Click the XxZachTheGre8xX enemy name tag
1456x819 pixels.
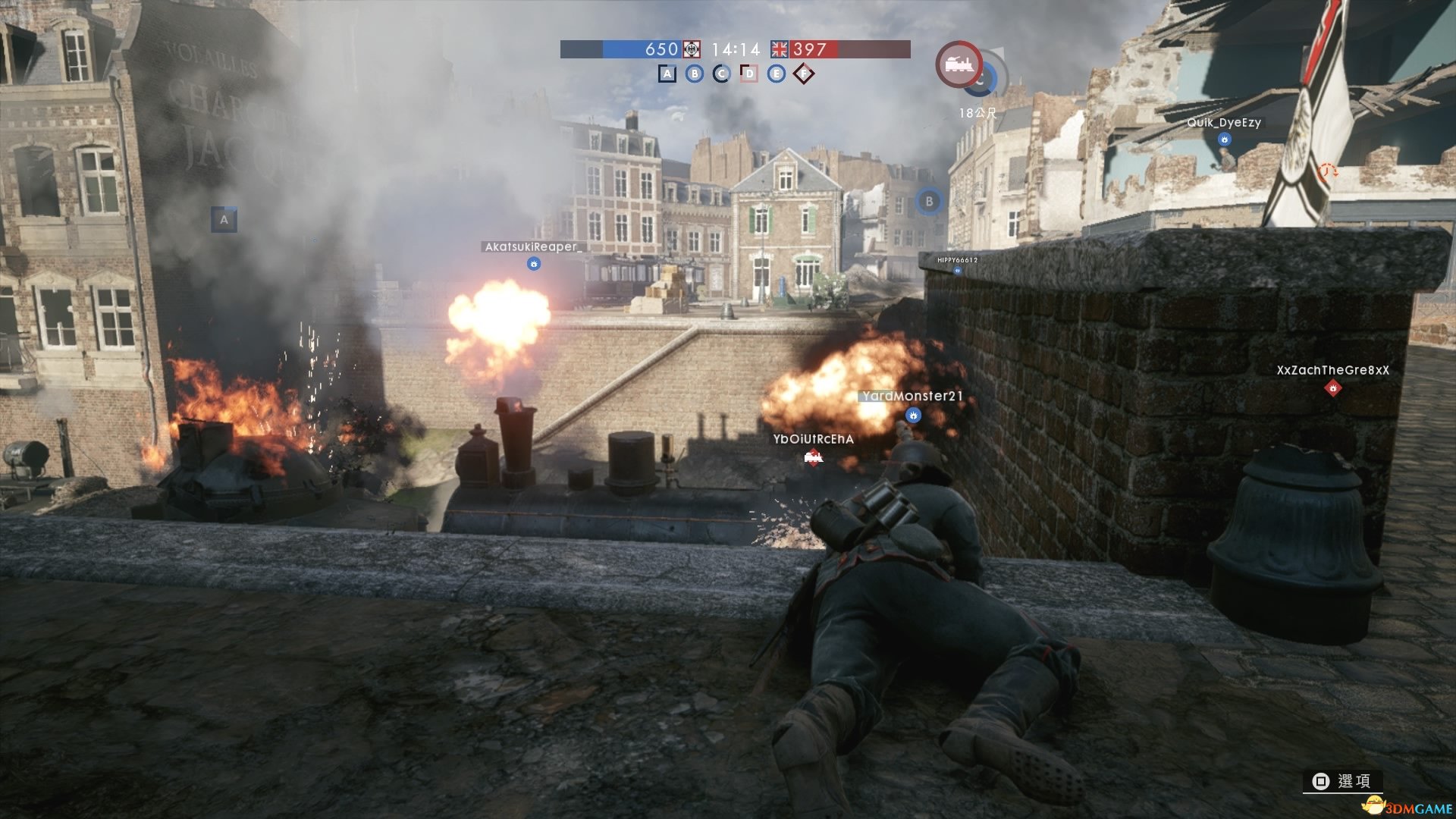tap(1332, 370)
